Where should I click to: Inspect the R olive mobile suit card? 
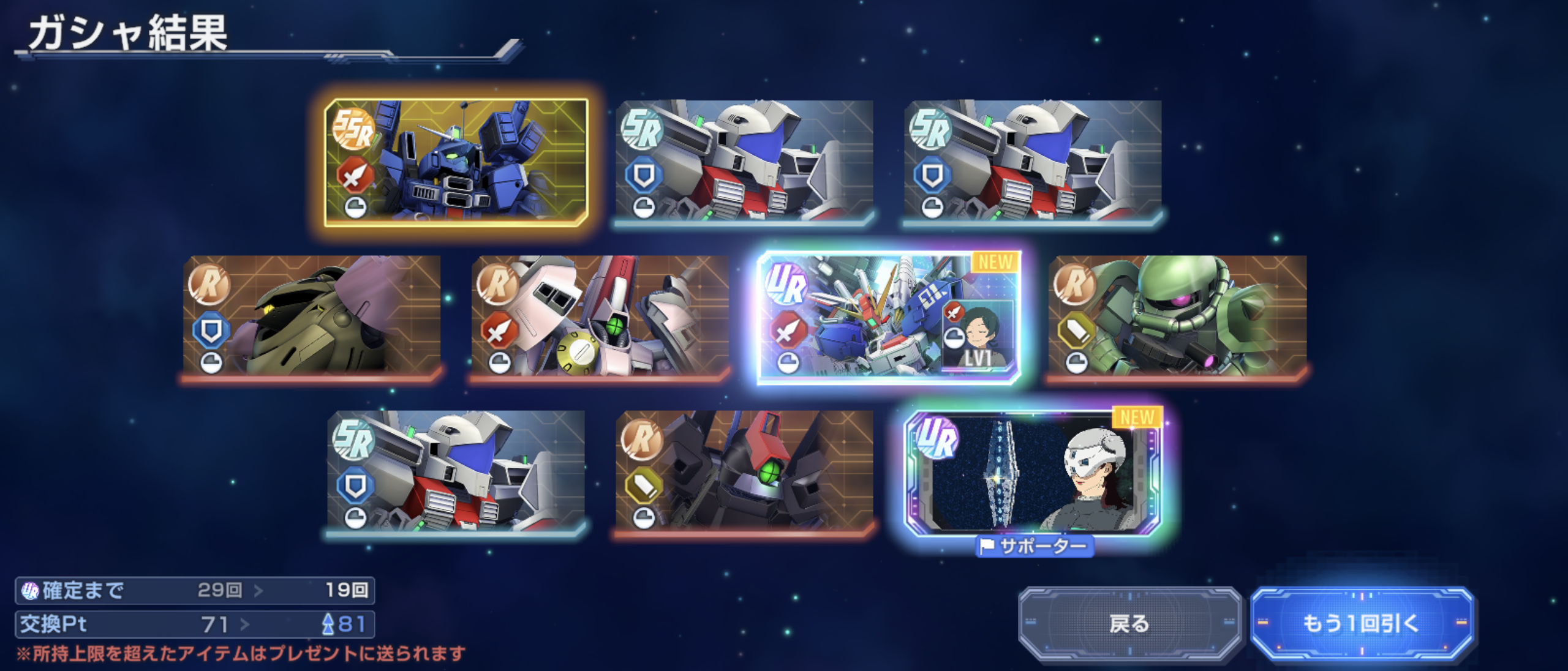(x=312, y=317)
